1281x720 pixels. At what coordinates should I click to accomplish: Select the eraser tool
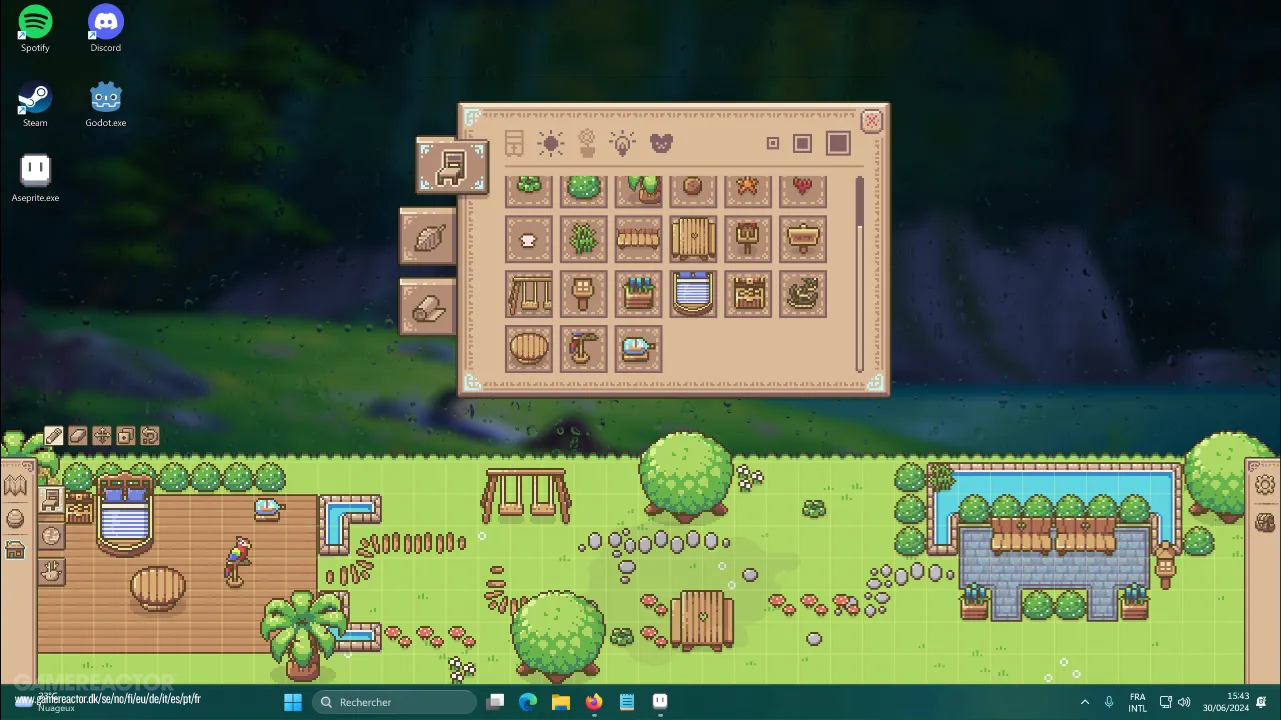coord(77,436)
